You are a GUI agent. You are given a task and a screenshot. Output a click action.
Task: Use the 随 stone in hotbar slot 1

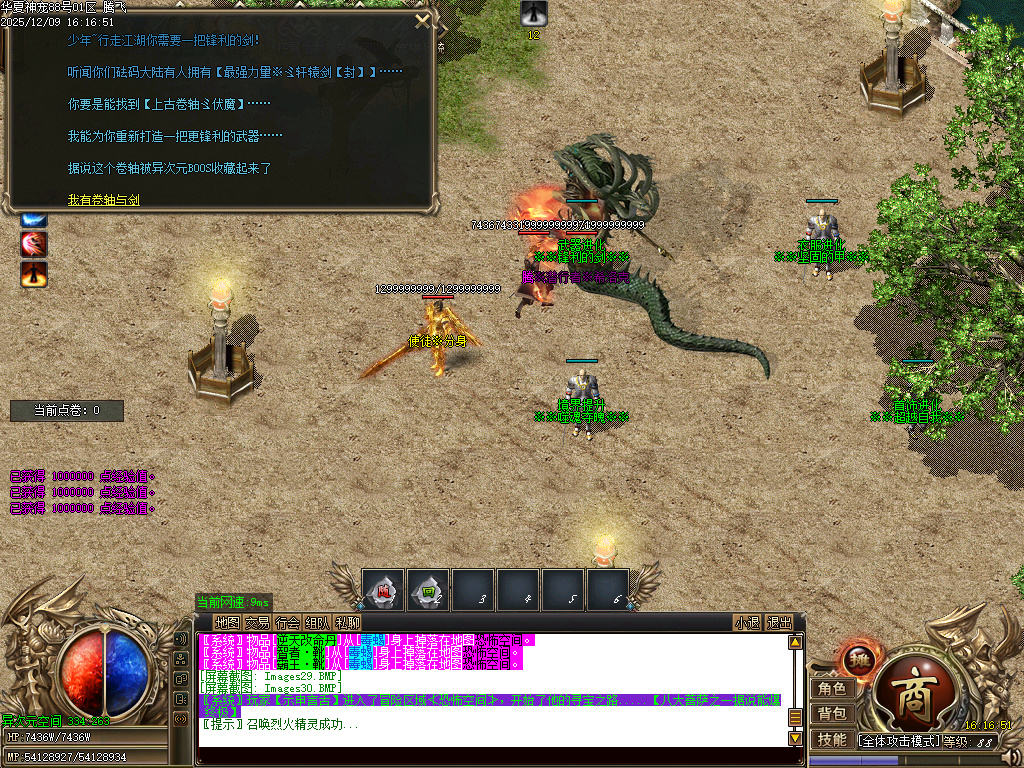pyautogui.click(x=383, y=589)
